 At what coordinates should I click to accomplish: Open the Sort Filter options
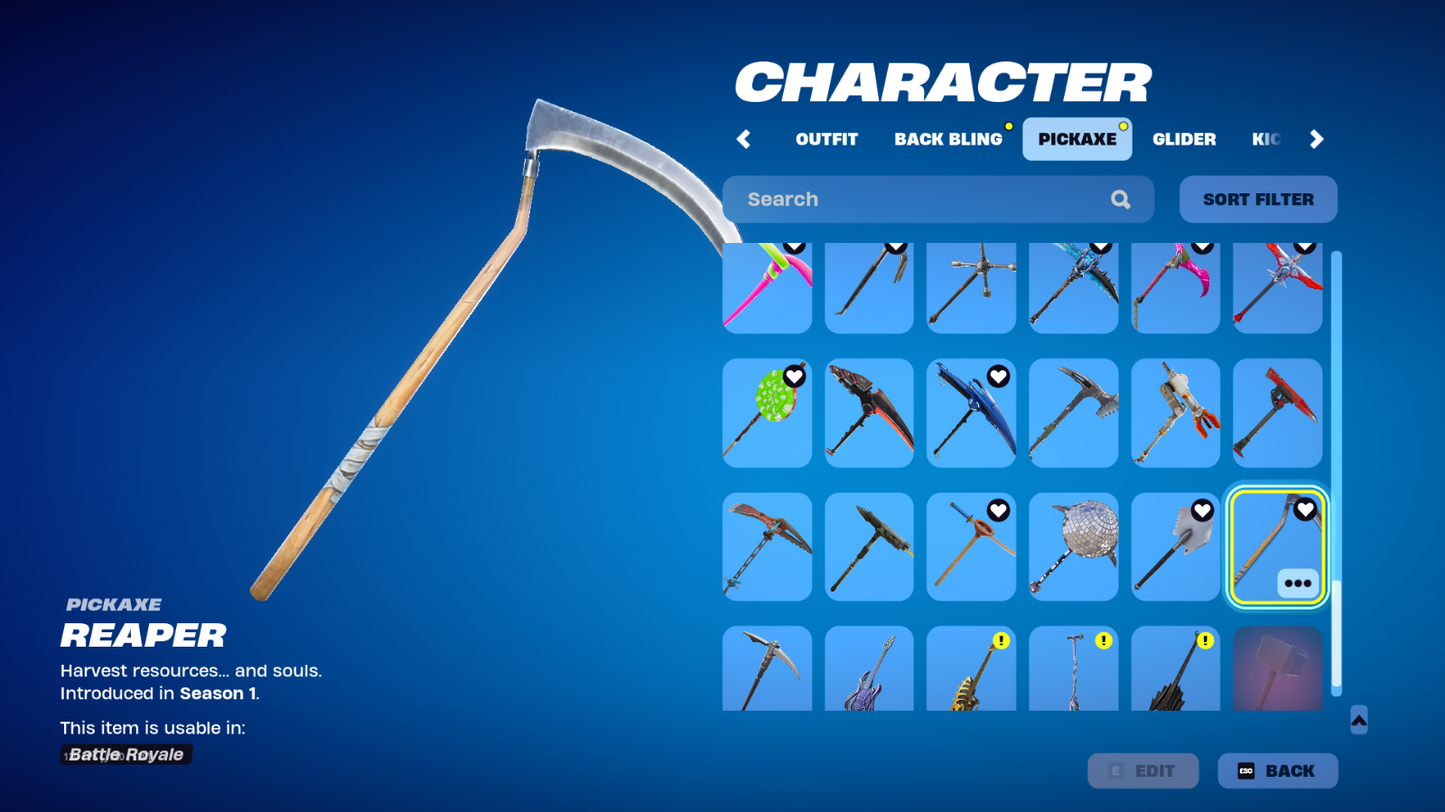1257,199
